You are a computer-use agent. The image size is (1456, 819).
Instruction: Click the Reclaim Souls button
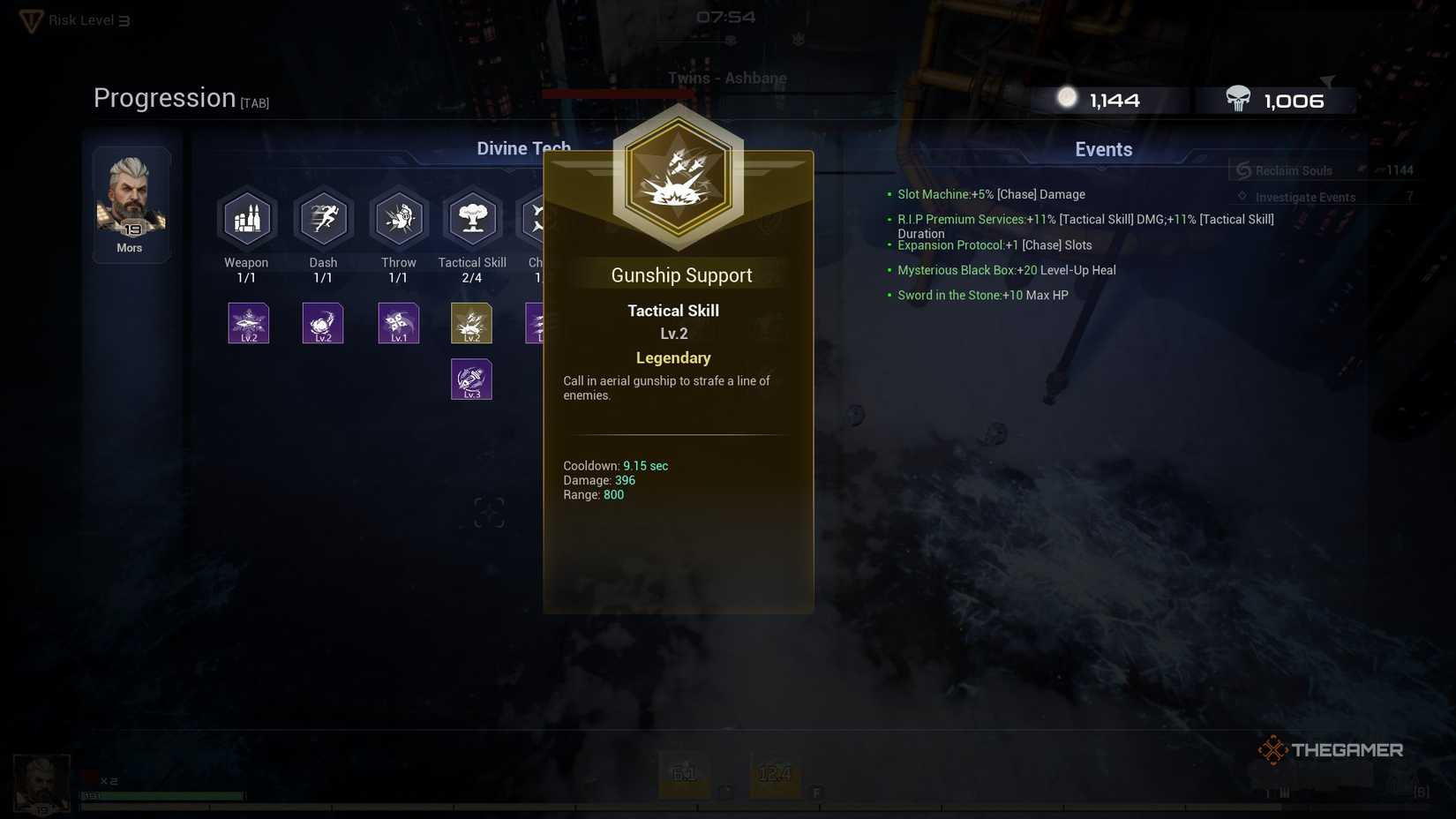[x=1288, y=169]
